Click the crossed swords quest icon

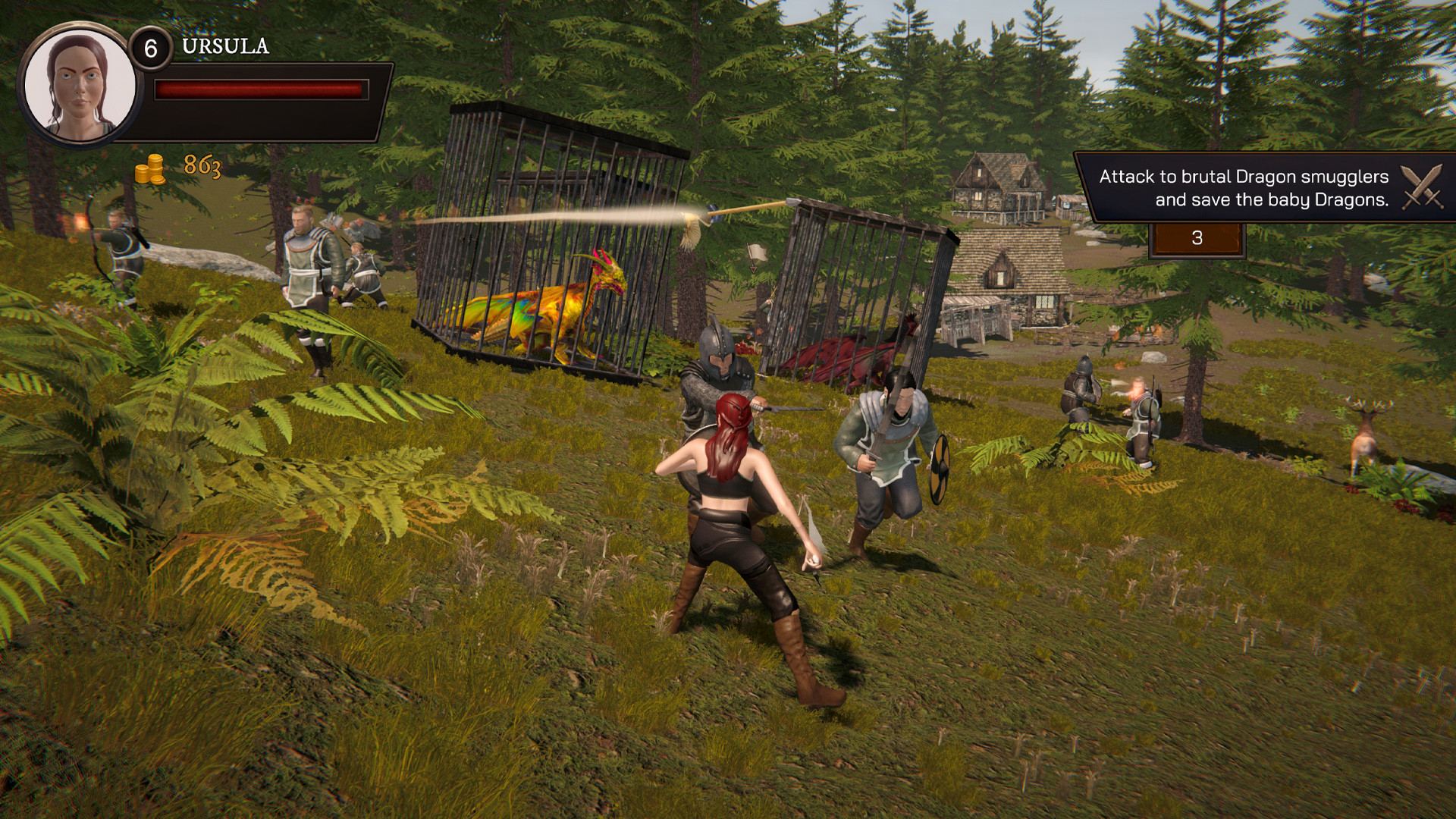coord(1424,184)
